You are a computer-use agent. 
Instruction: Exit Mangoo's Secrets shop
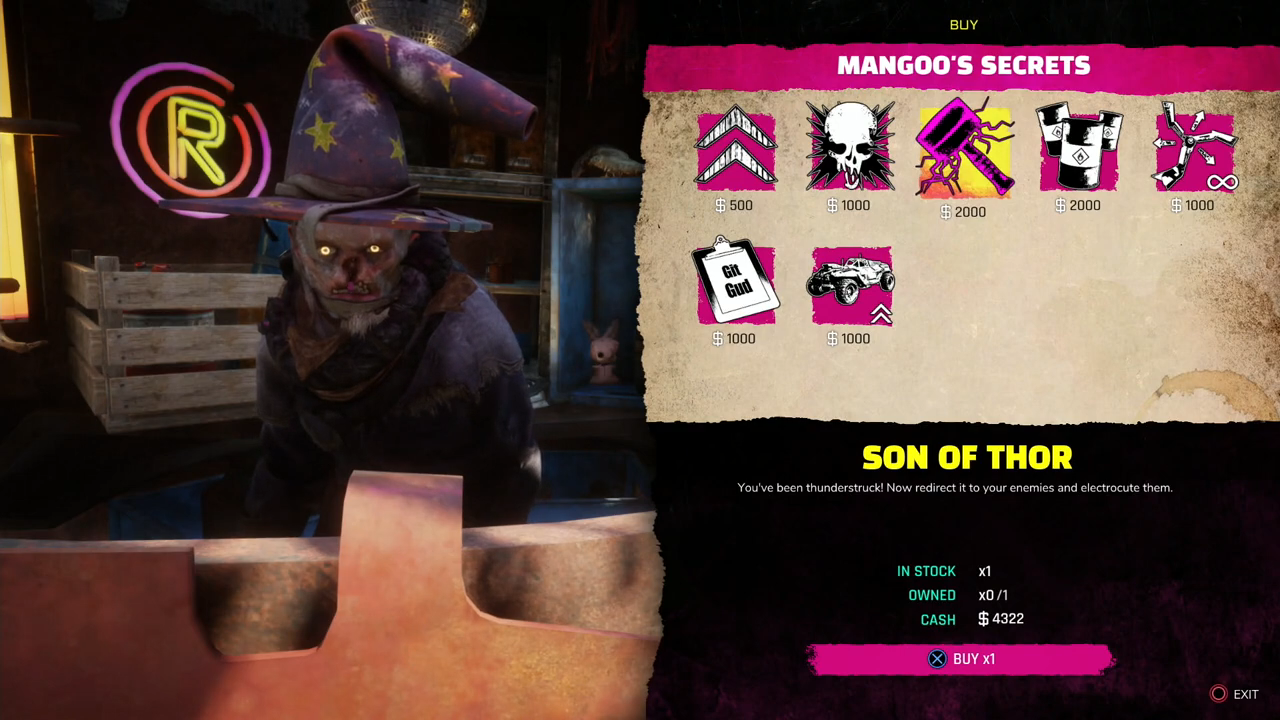pos(1235,694)
